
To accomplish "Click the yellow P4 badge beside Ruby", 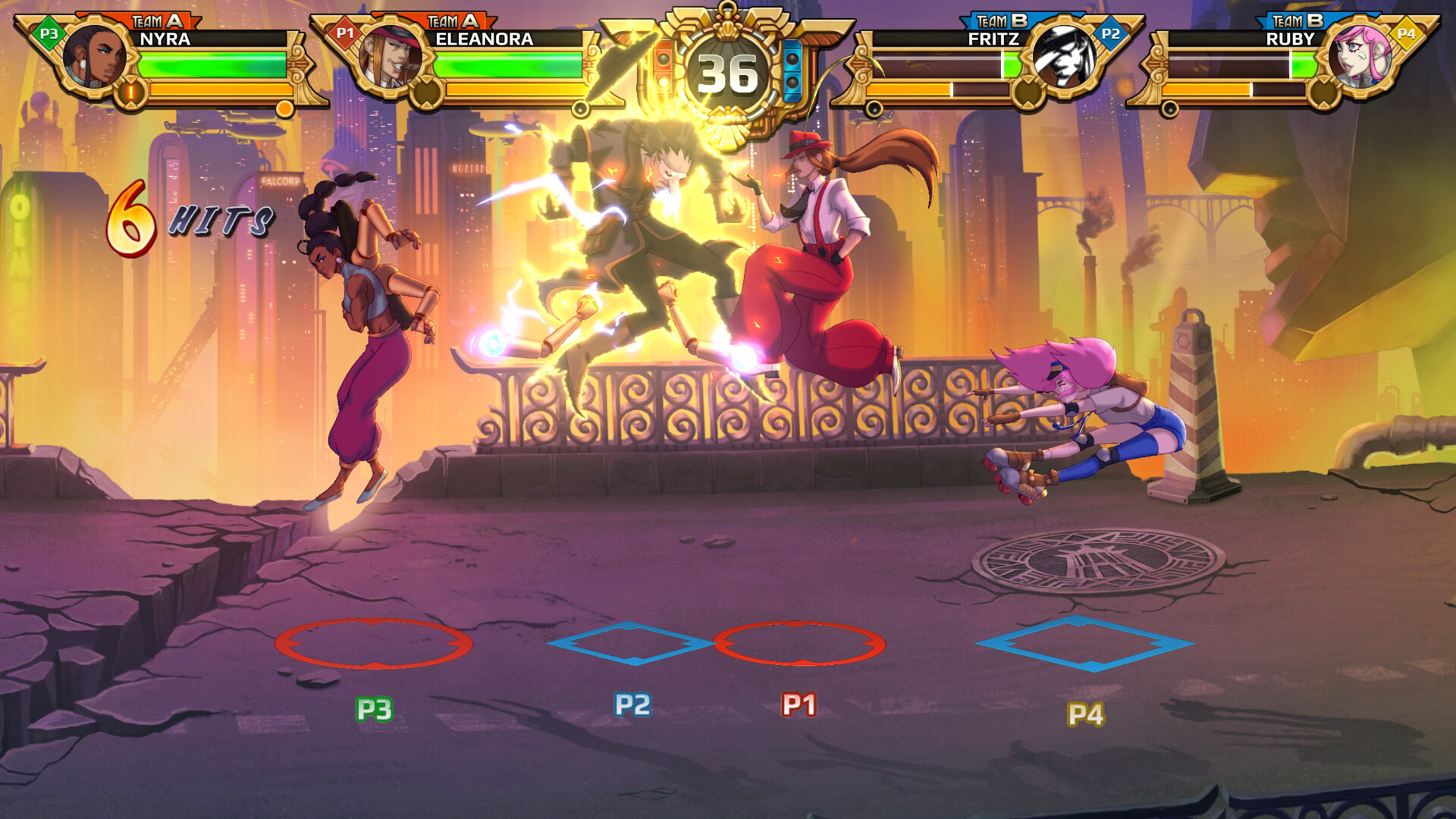I will [x=1406, y=33].
